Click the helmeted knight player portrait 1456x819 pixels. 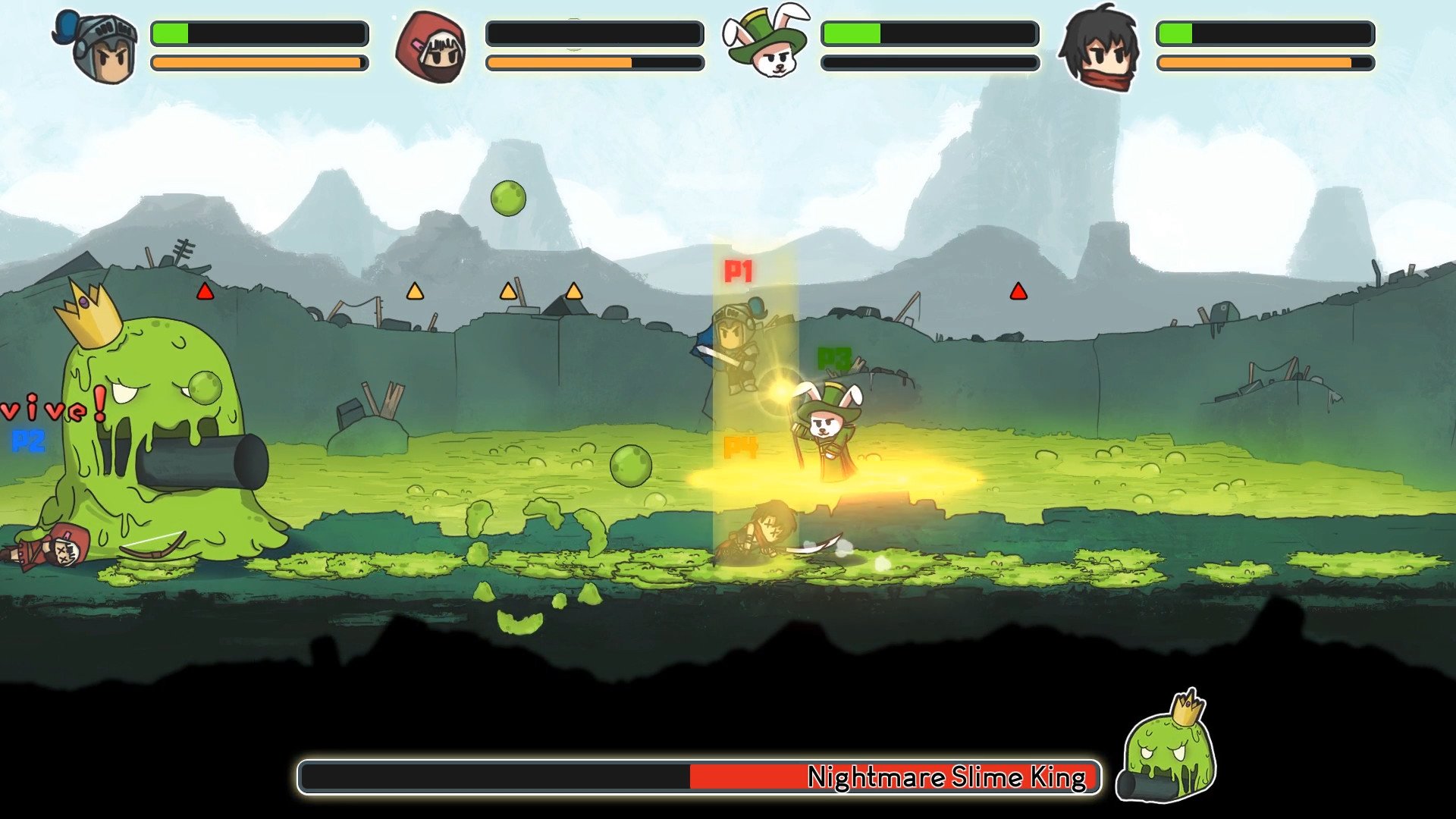[97, 47]
